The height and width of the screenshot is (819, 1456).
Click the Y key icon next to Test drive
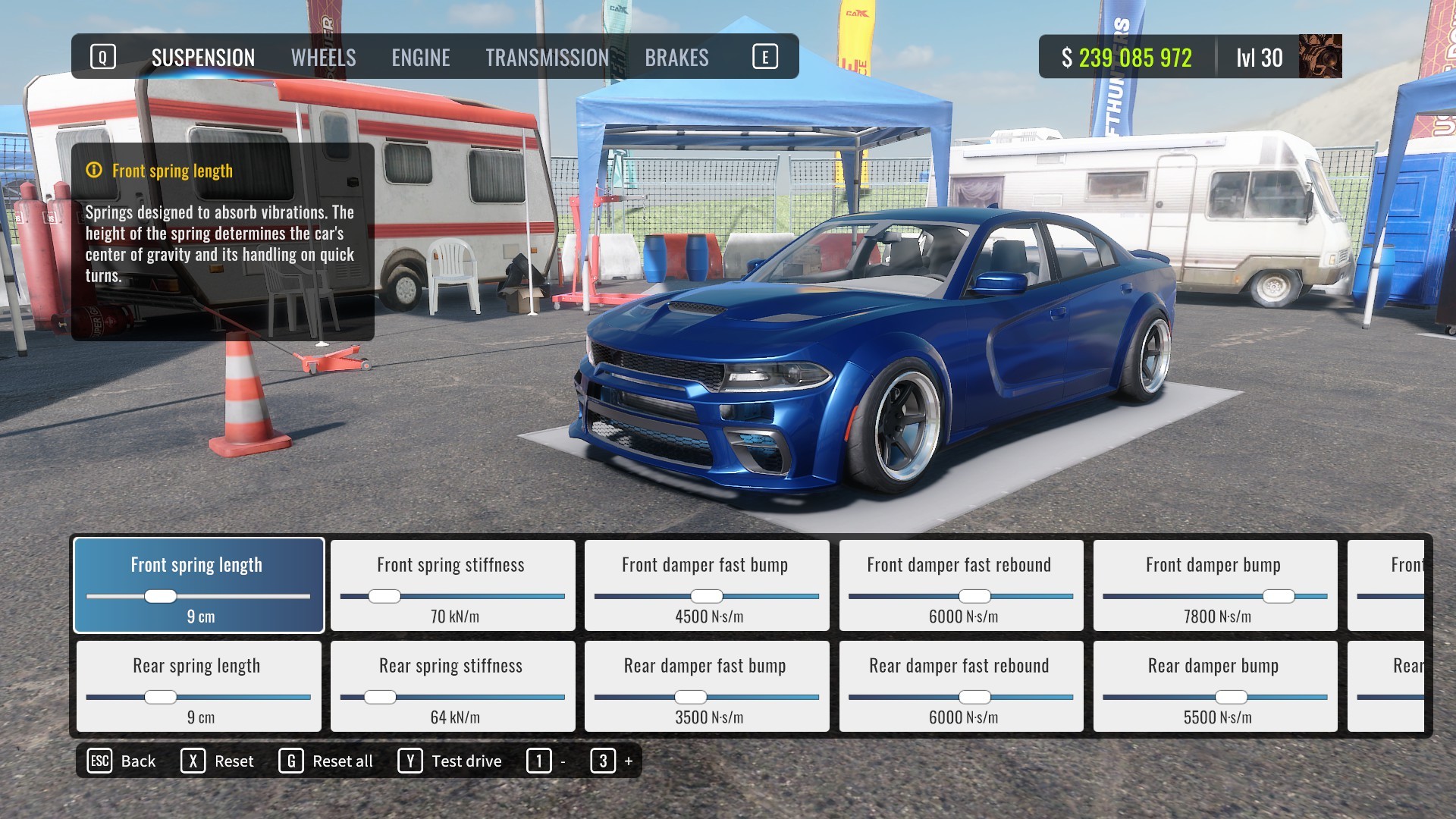click(410, 761)
